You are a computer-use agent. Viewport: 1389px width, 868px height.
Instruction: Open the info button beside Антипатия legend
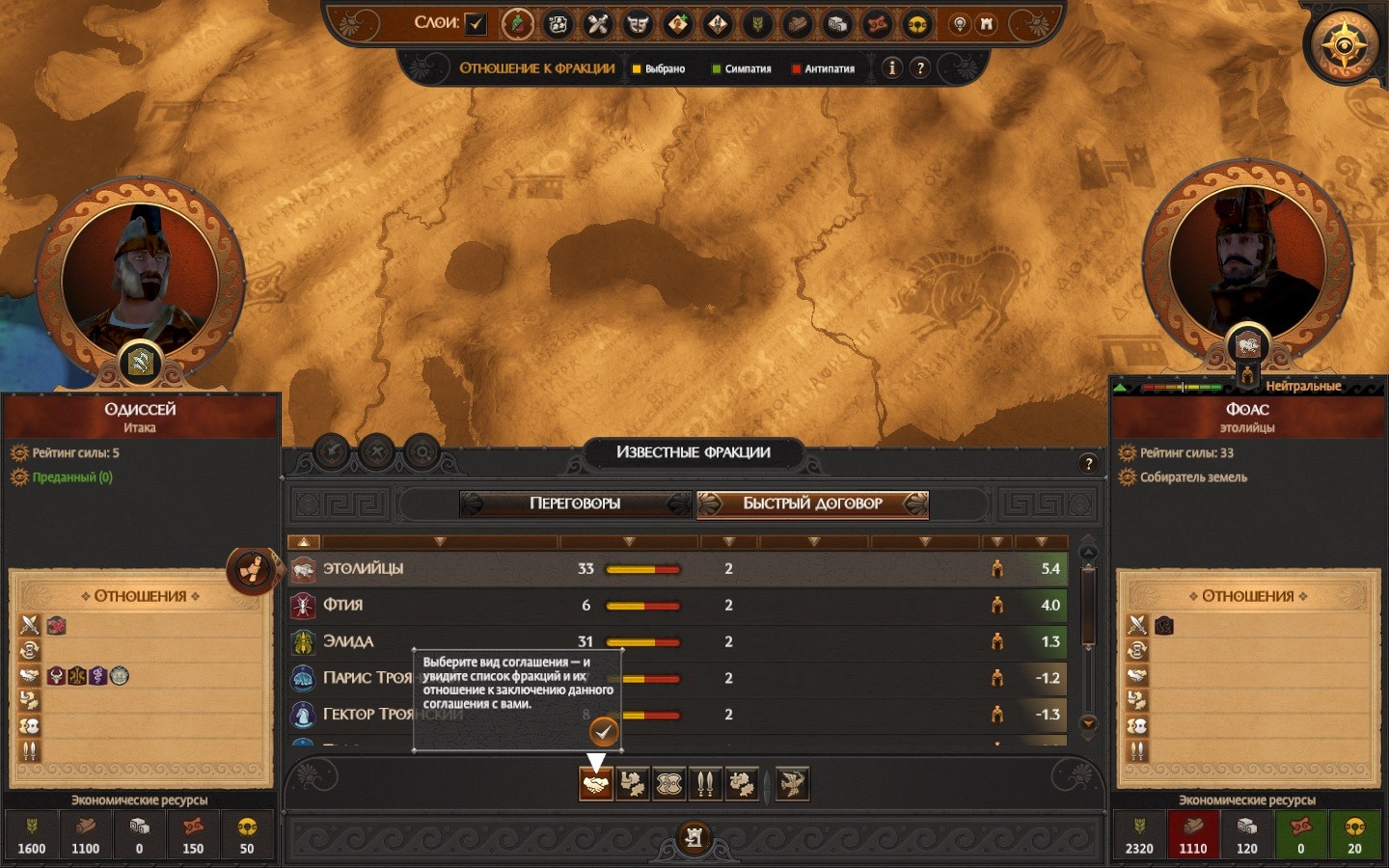pos(892,68)
